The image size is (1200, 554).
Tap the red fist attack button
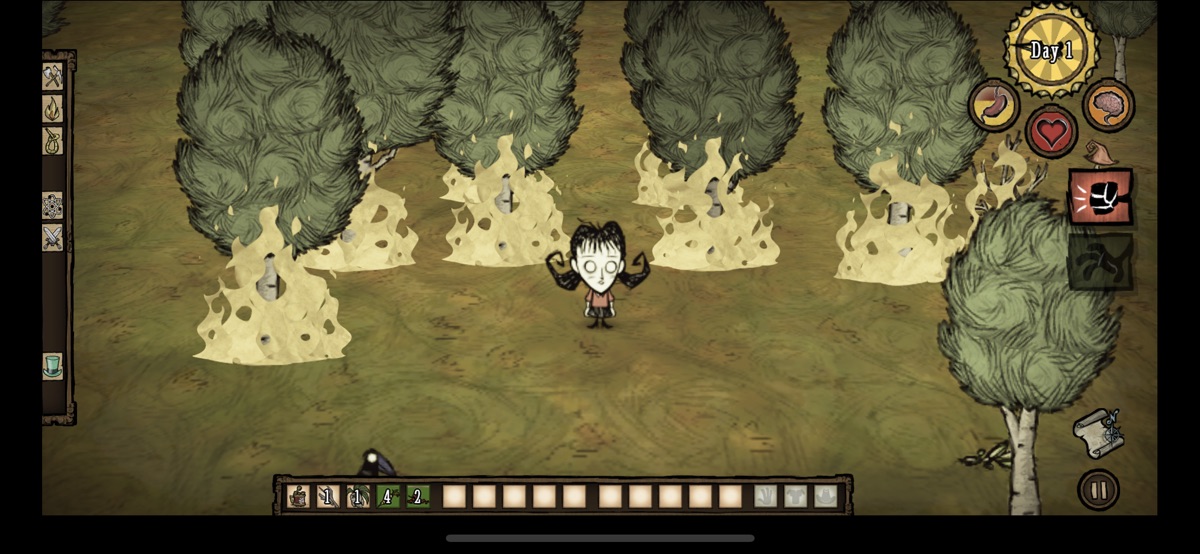click(1100, 197)
